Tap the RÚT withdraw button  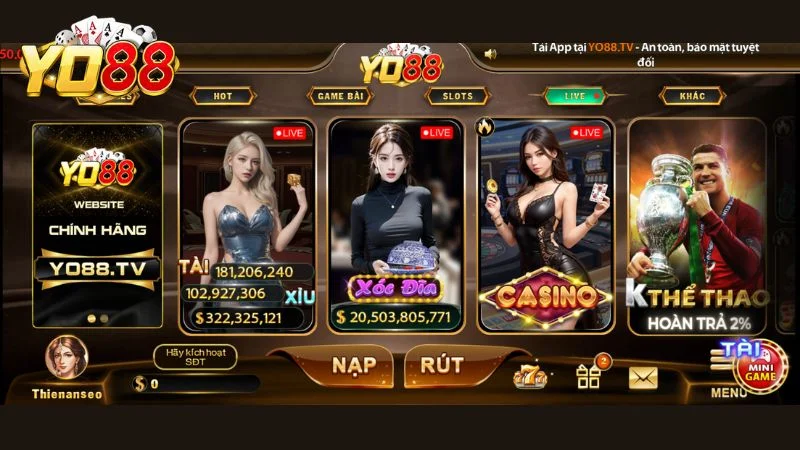tap(440, 365)
